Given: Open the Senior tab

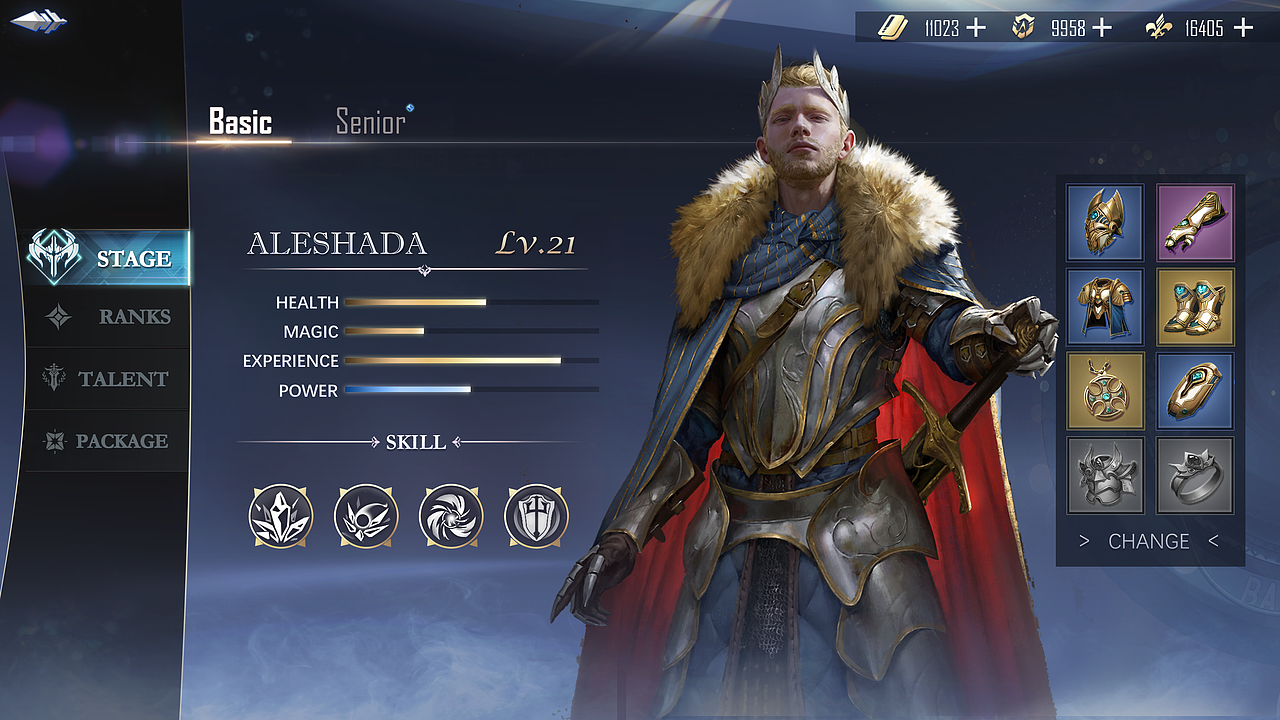Looking at the screenshot, I should pos(371,122).
